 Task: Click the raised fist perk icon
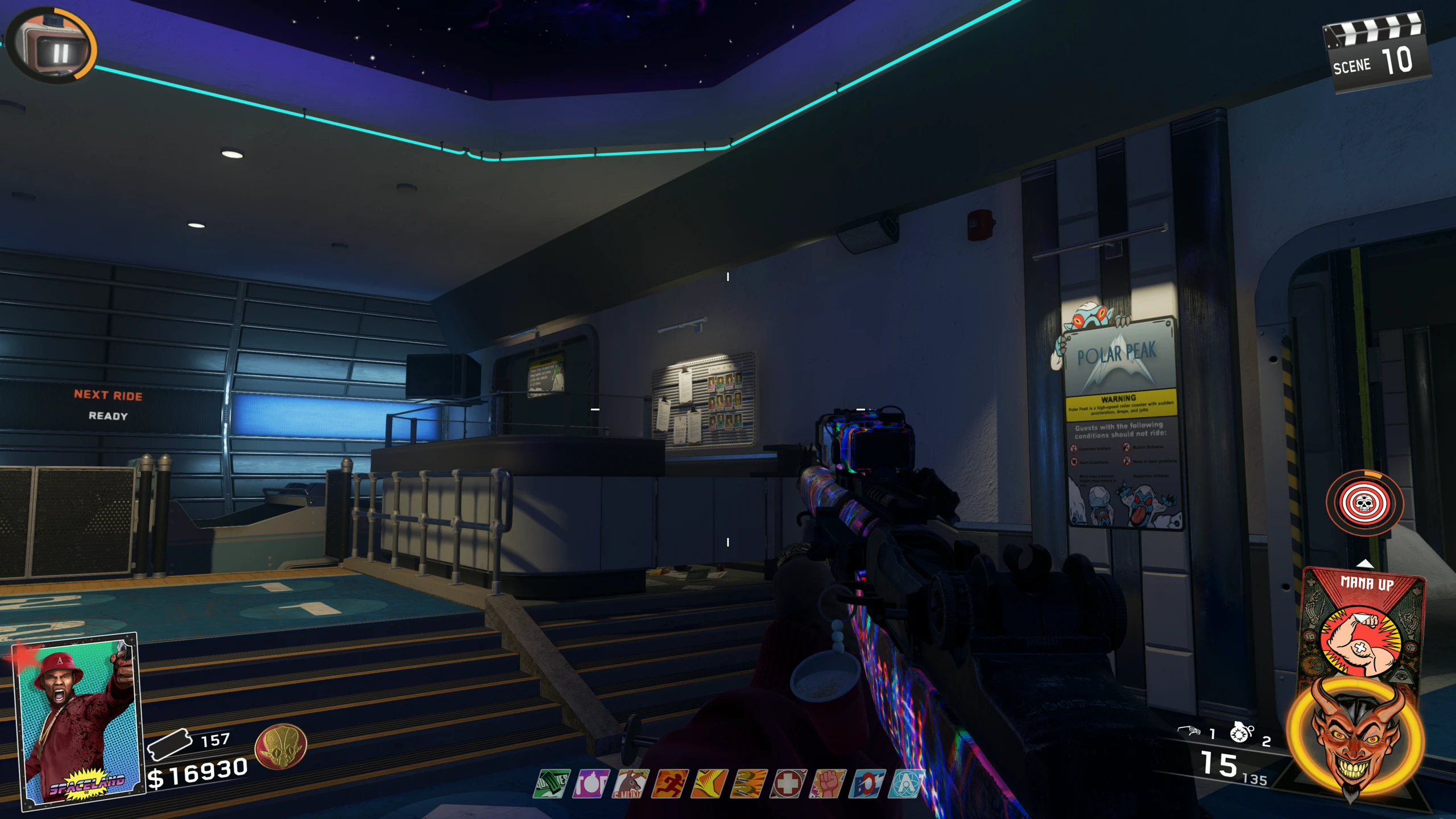tap(827, 784)
